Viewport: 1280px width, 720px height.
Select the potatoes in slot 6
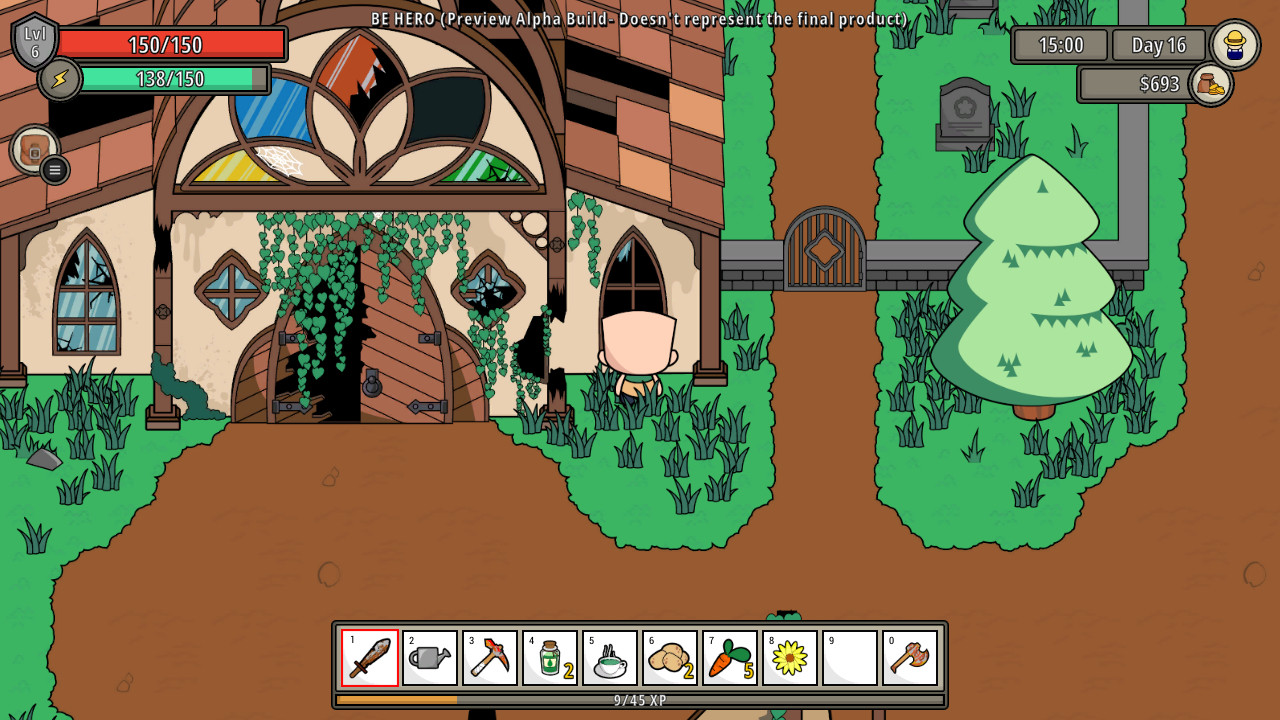(669, 657)
